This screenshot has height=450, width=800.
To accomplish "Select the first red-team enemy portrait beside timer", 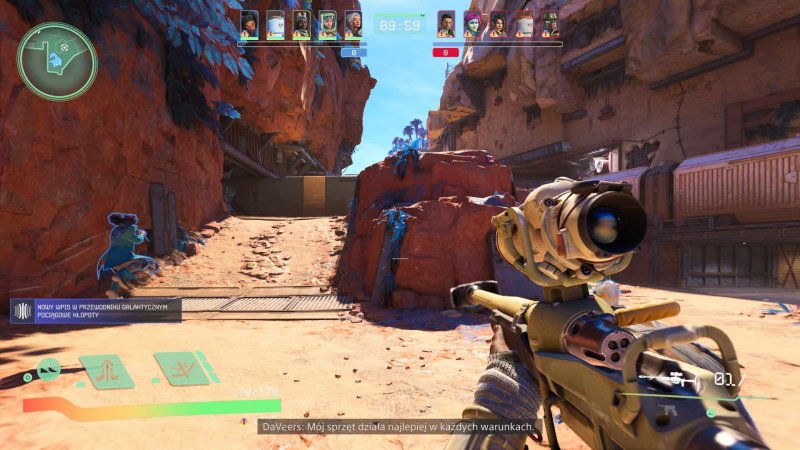I will [446, 24].
